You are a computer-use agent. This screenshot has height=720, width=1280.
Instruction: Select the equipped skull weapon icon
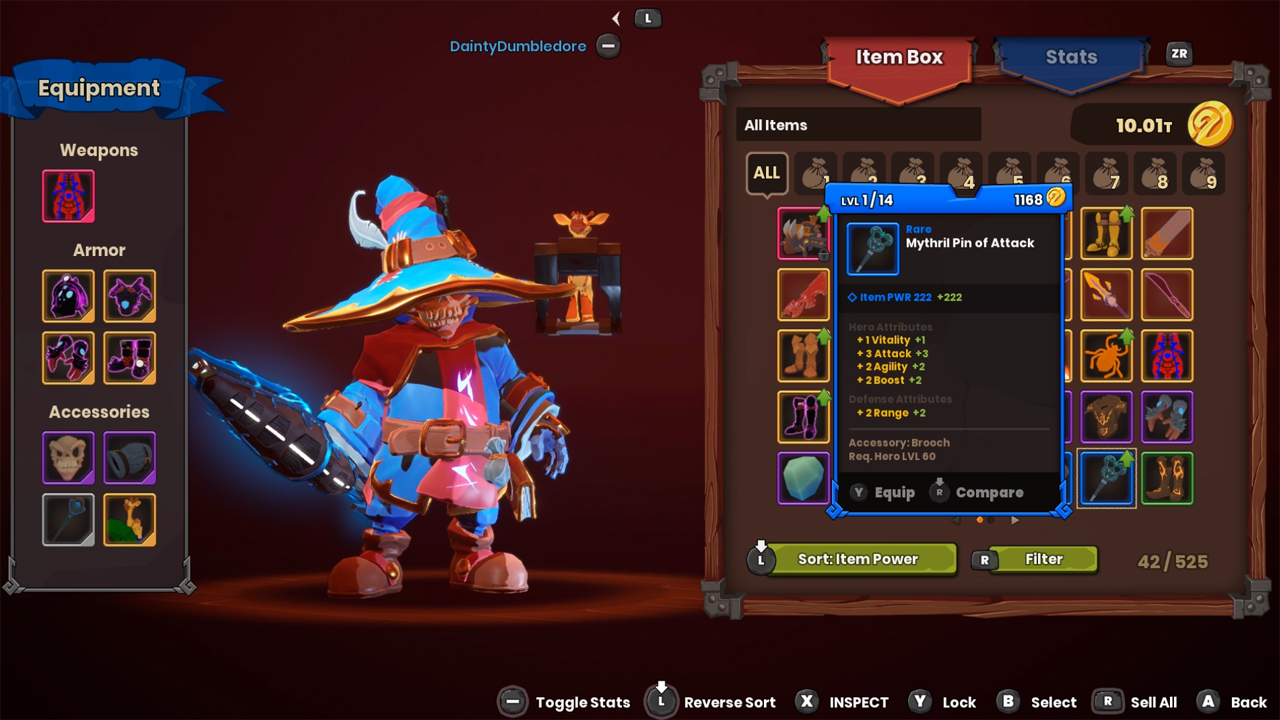67,196
